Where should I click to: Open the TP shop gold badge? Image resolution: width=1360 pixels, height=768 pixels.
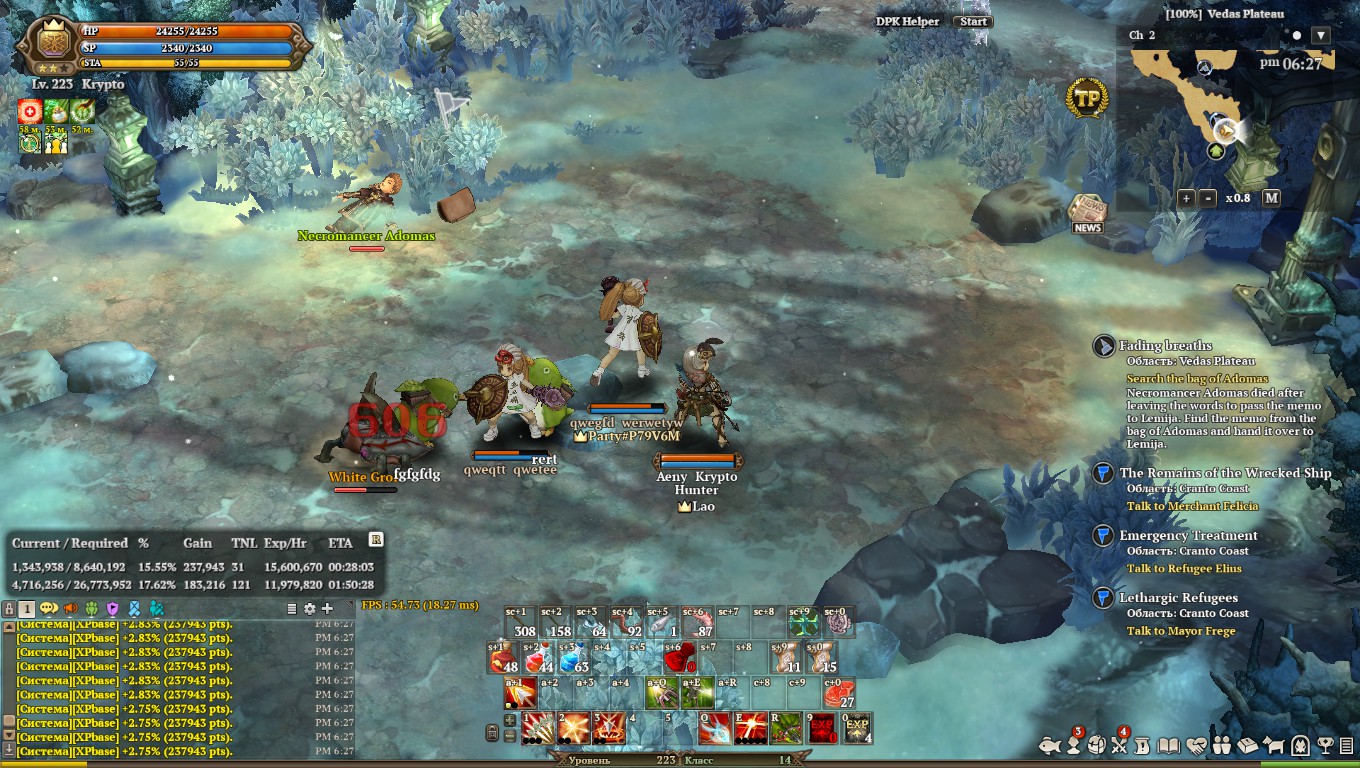coord(1087,98)
